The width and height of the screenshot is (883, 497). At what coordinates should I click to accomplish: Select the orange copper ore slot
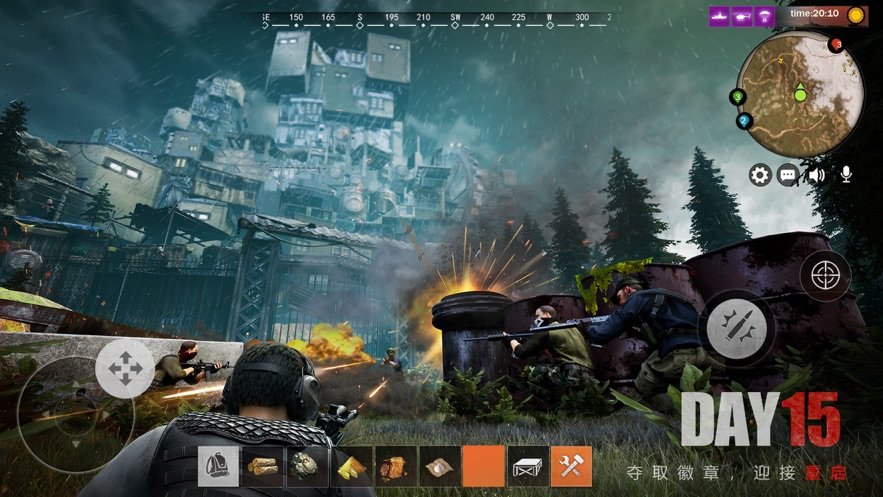point(394,466)
